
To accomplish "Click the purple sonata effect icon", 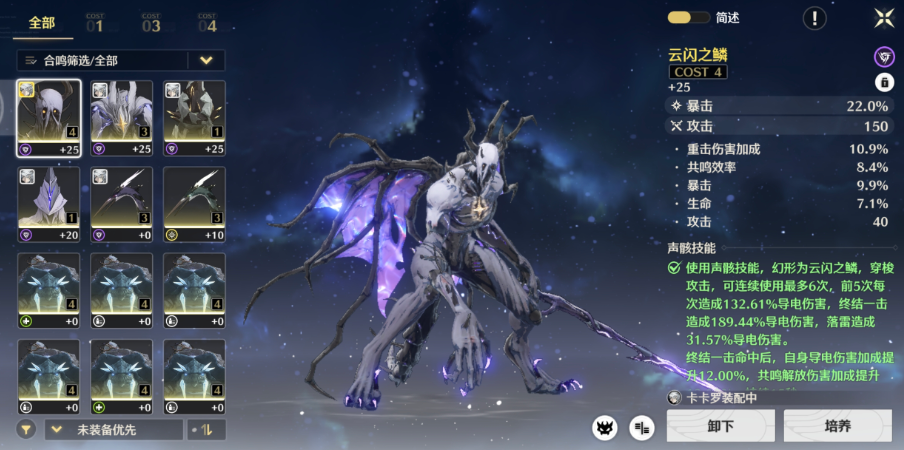I will click(884, 56).
